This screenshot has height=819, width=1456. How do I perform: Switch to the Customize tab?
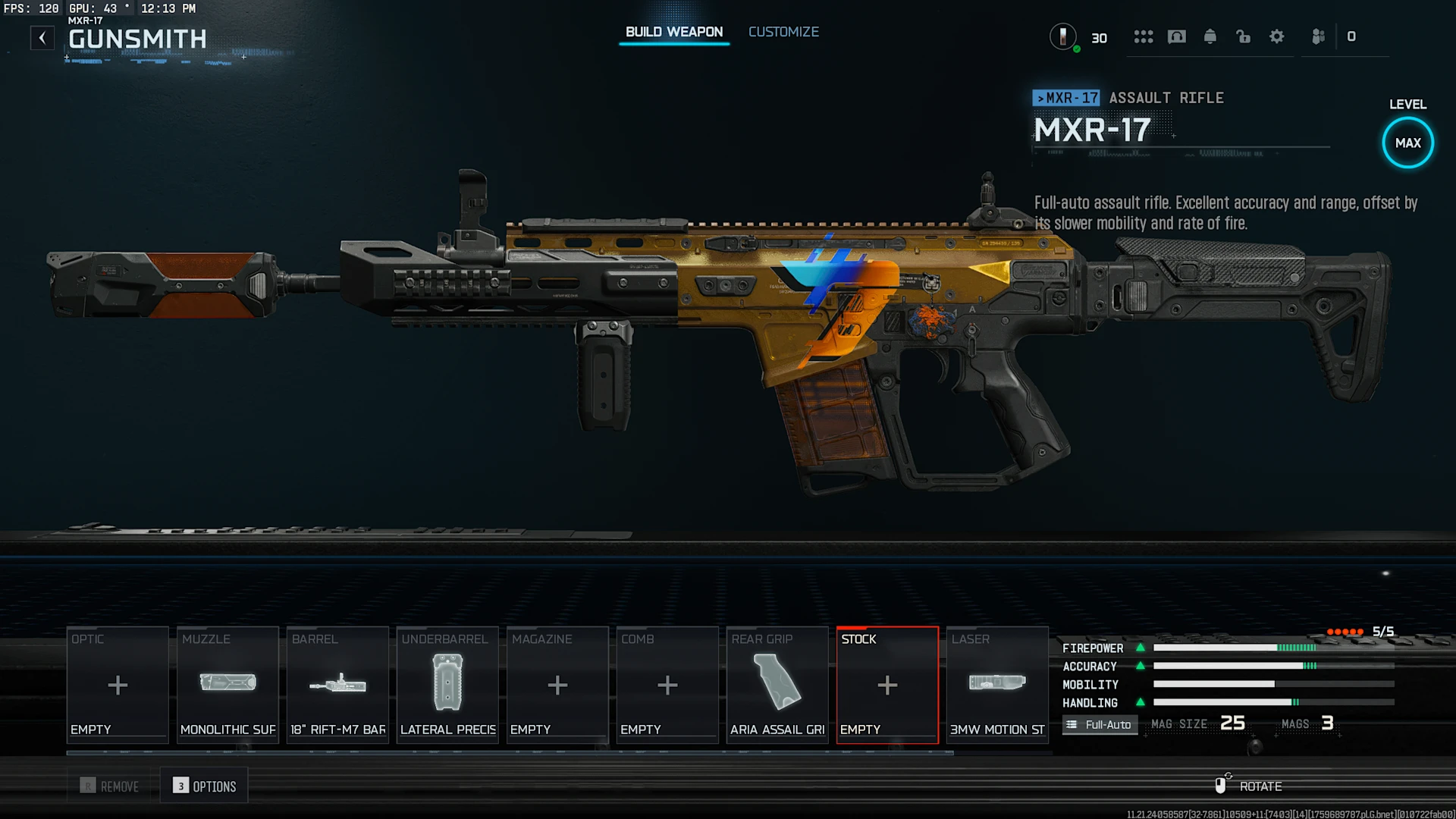[x=783, y=32]
